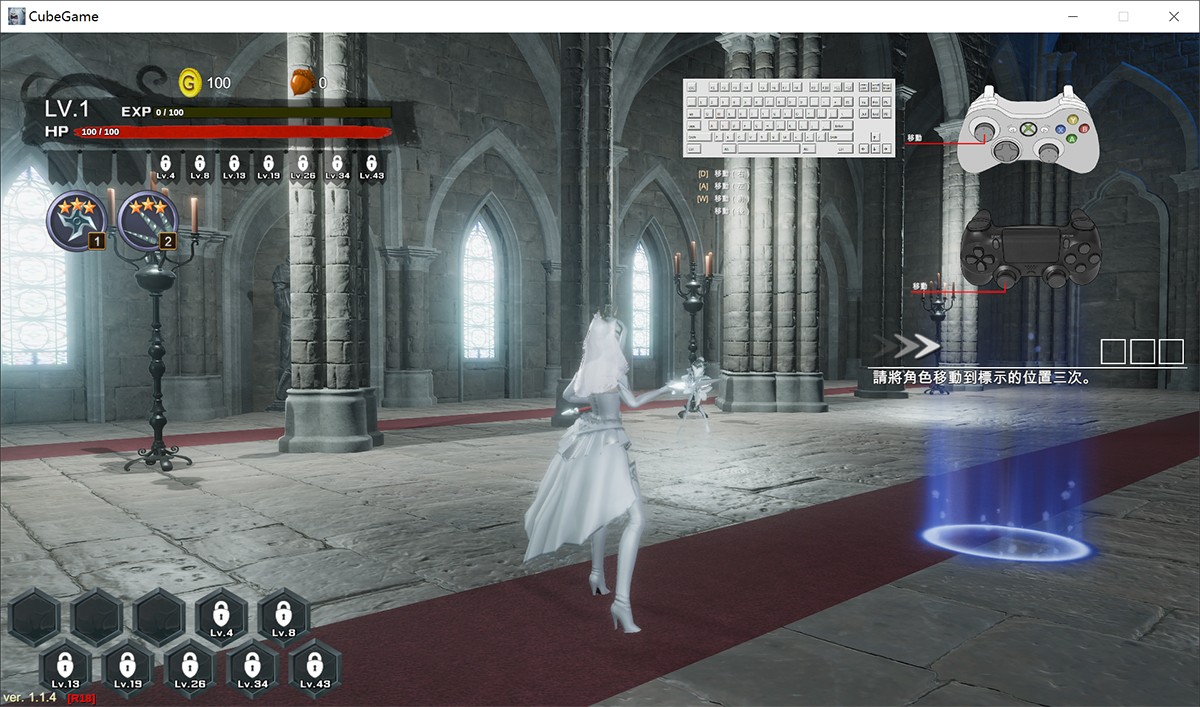
Task: Minimize the CubeGame window
Action: click(x=1073, y=17)
